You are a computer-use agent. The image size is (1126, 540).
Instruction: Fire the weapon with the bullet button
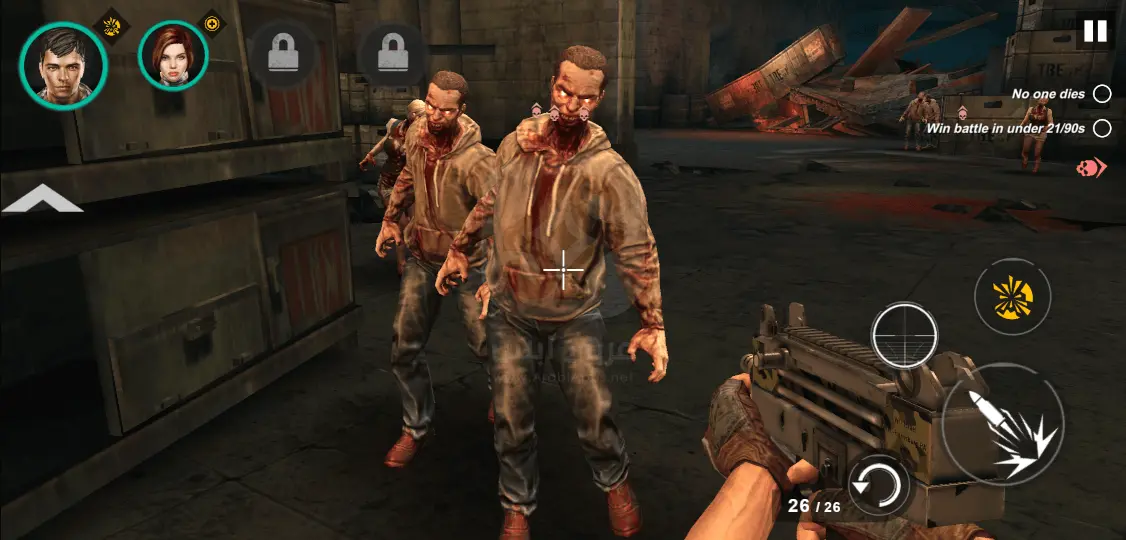(1002, 427)
